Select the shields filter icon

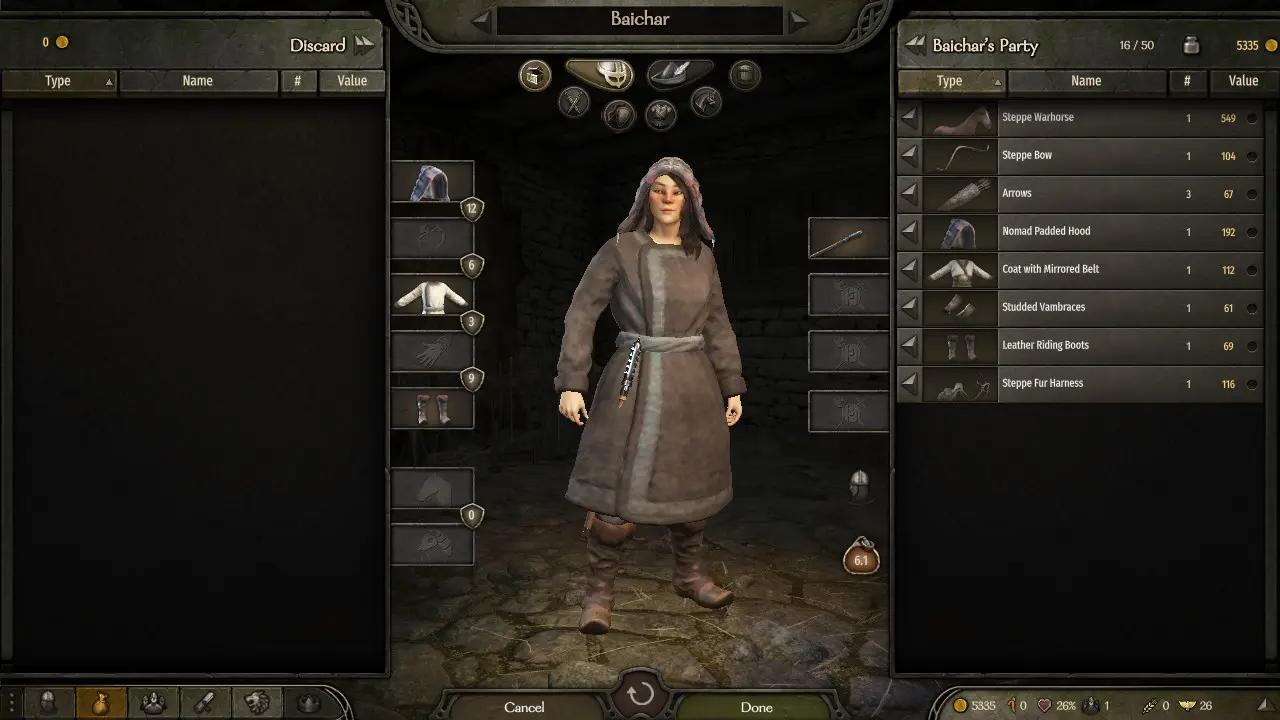tap(618, 115)
